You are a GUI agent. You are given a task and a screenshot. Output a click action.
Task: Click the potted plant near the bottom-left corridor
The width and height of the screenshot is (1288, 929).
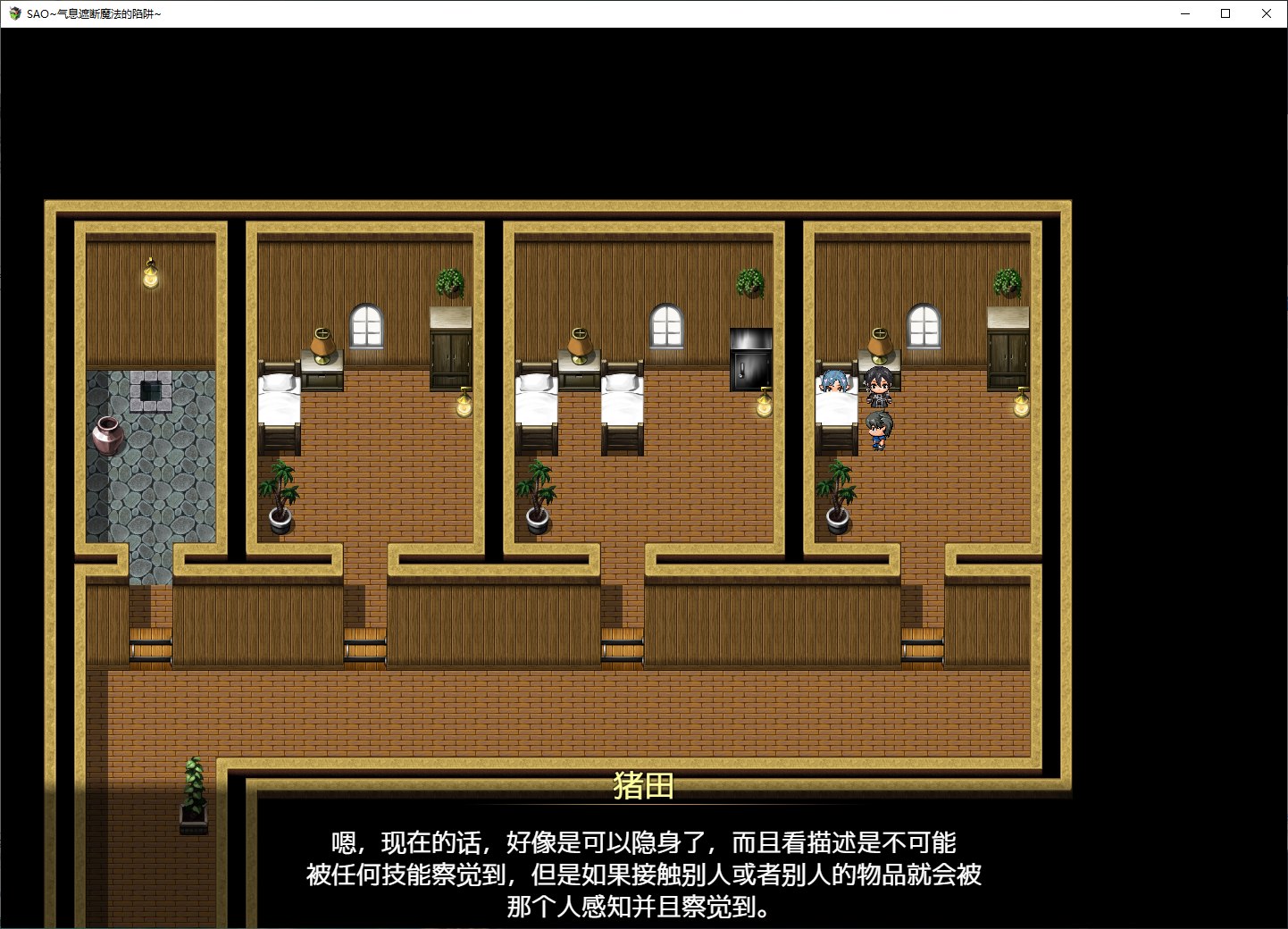tap(195, 792)
